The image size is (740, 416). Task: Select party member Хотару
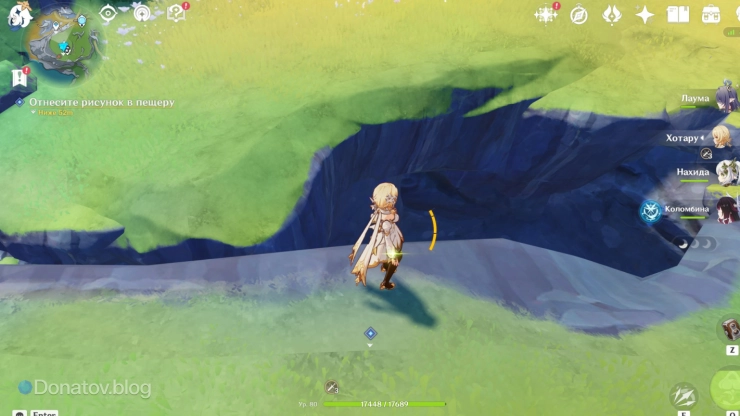click(x=722, y=137)
